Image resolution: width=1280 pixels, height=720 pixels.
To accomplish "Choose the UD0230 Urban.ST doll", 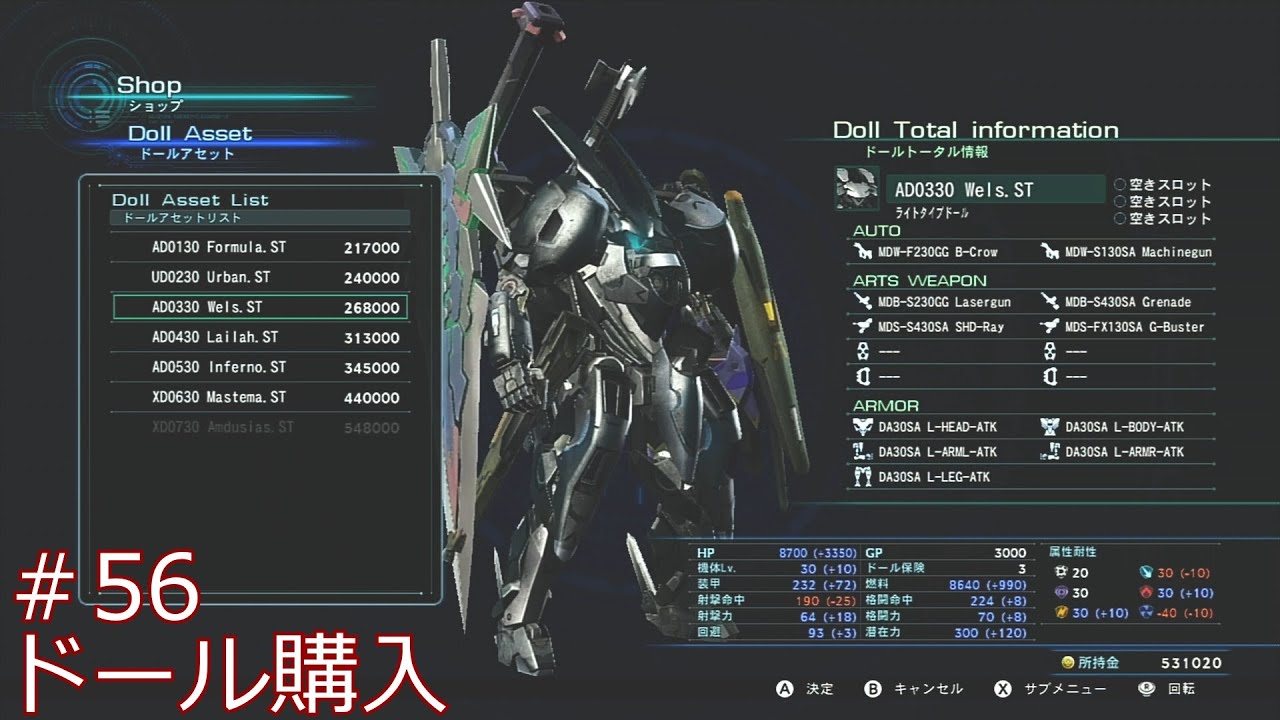I will pos(260,277).
